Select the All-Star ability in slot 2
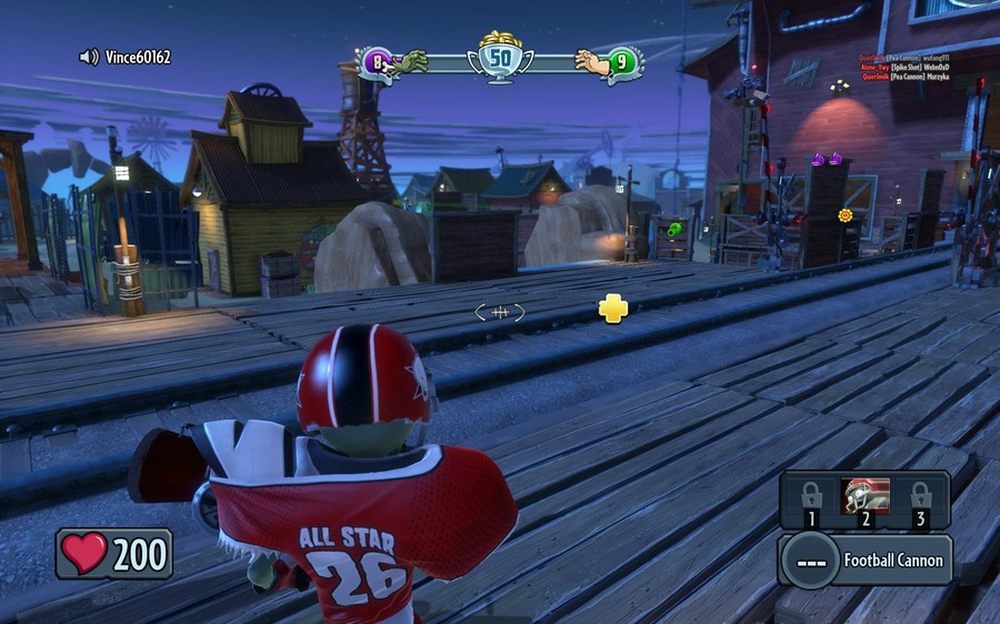Image resolution: width=1000 pixels, height=624 pixels. pyautogui.click(x=865, y=499)
